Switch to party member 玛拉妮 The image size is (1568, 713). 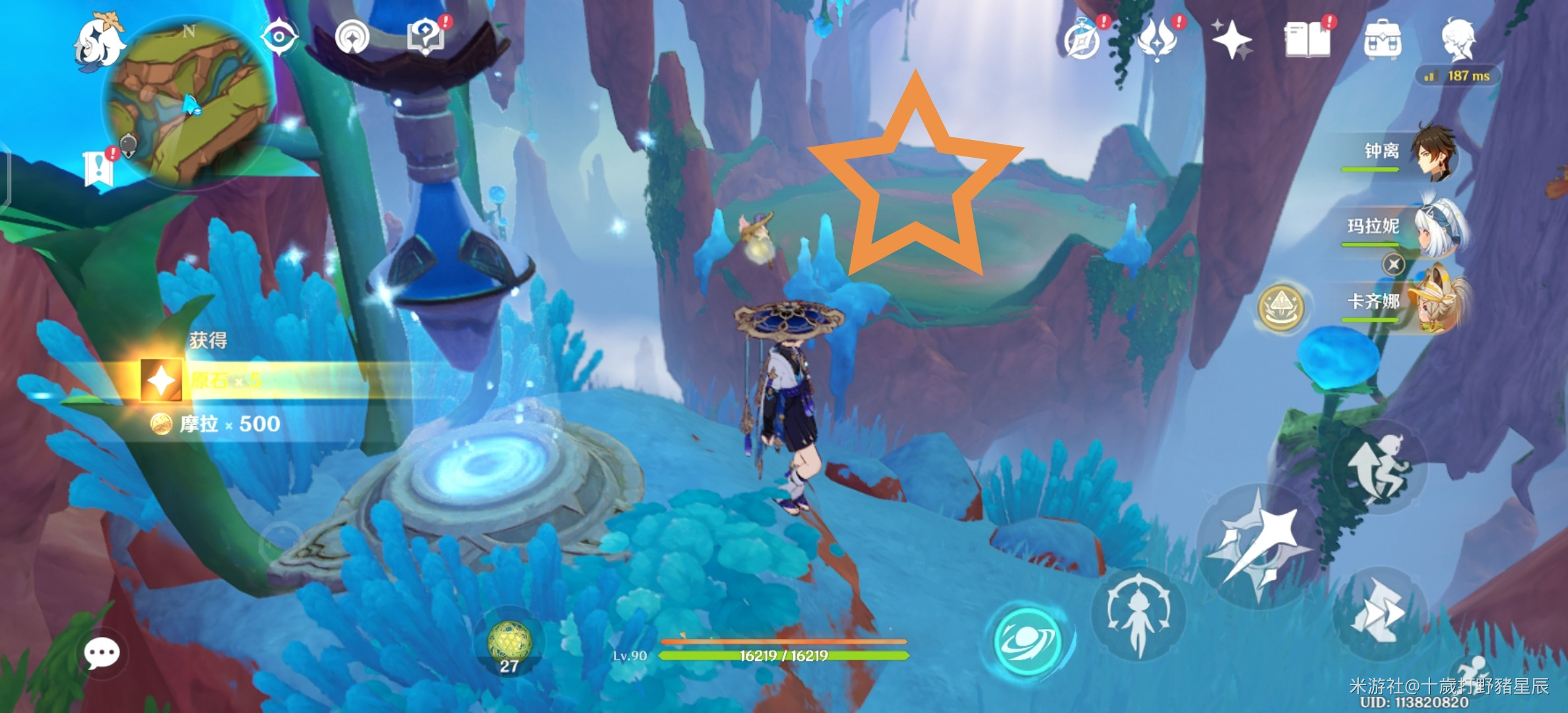(x=1406, y=228)
